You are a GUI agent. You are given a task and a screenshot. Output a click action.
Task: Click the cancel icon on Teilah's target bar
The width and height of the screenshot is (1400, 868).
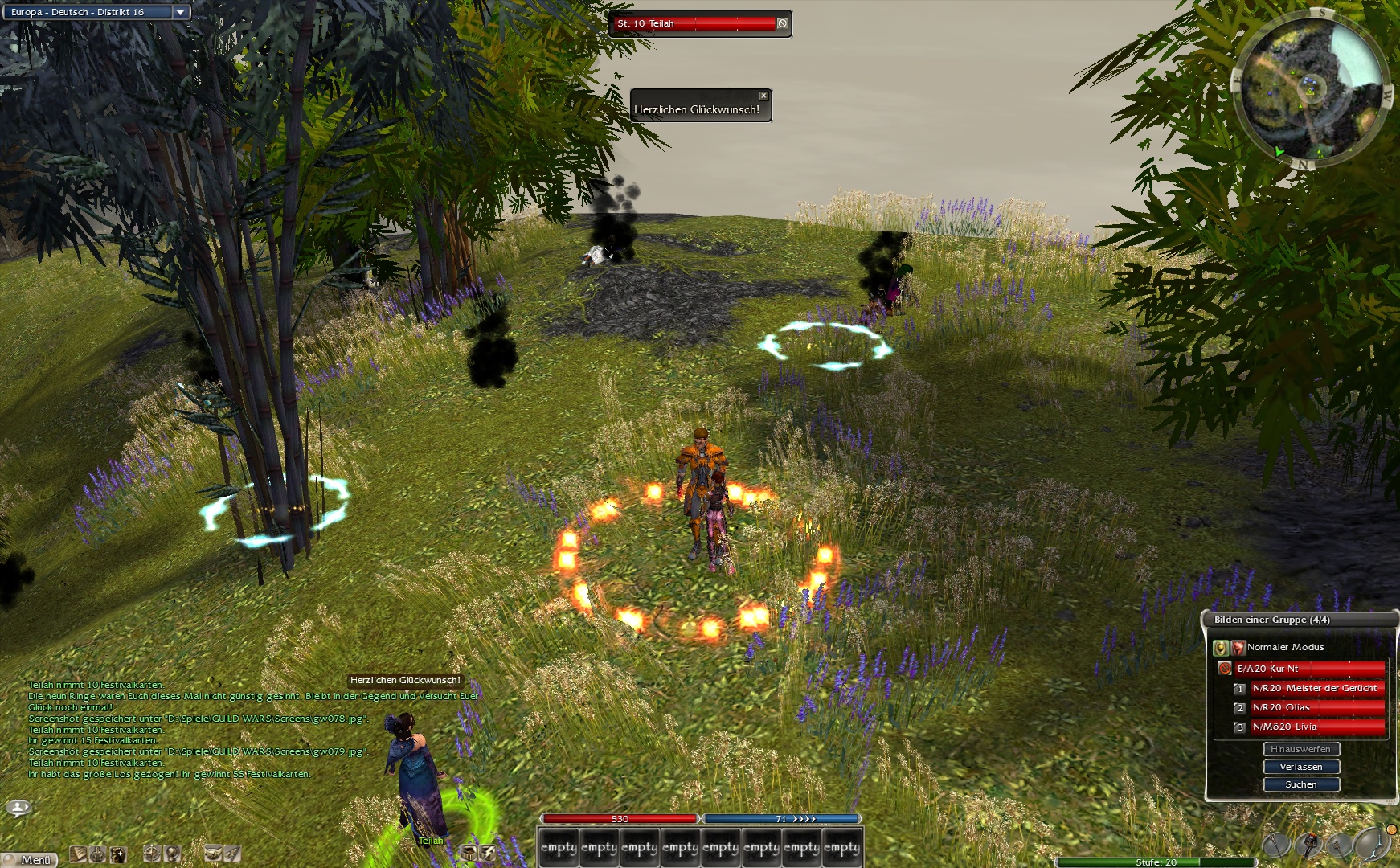pos(782,23)
